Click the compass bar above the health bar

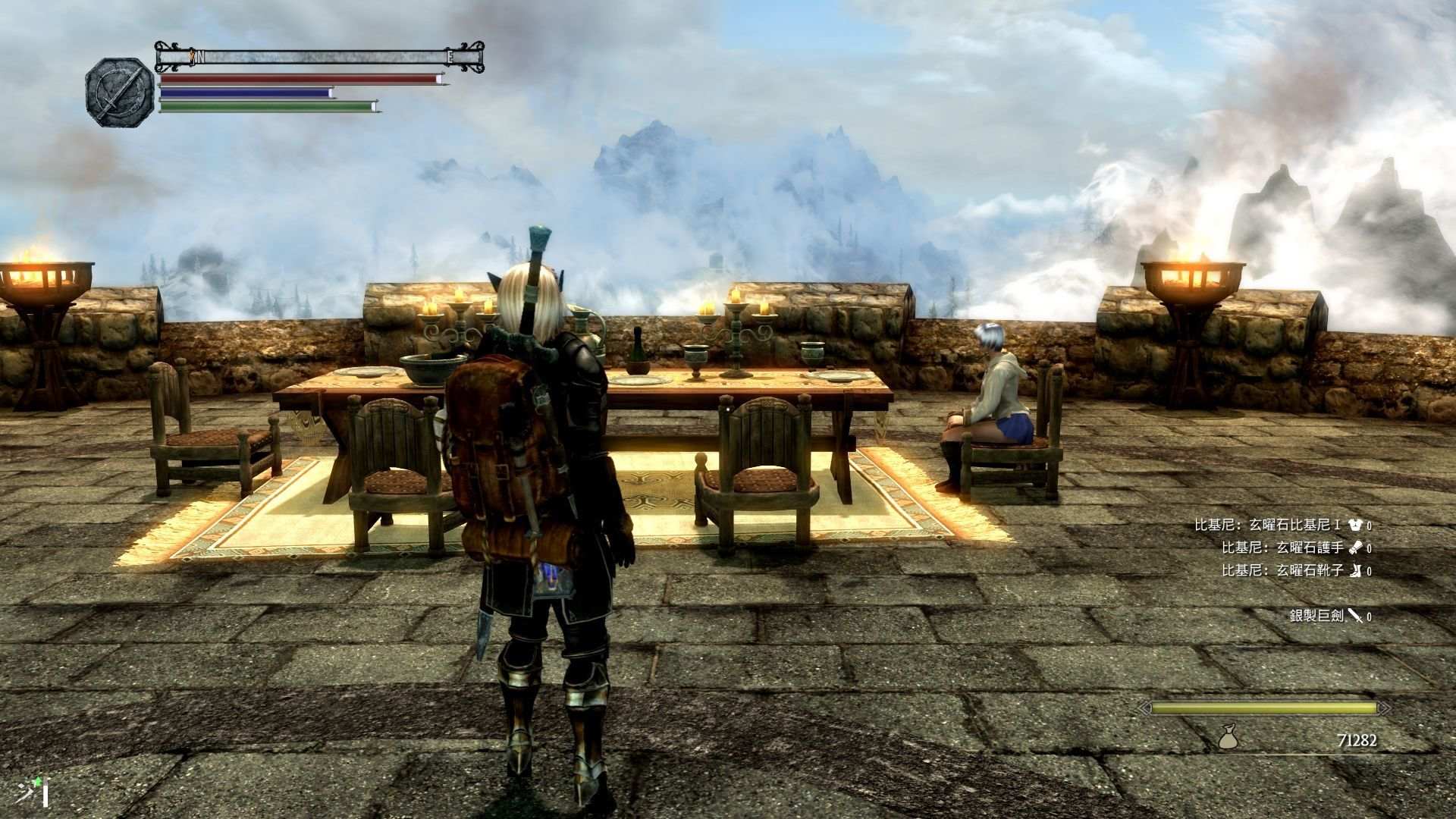319,56
